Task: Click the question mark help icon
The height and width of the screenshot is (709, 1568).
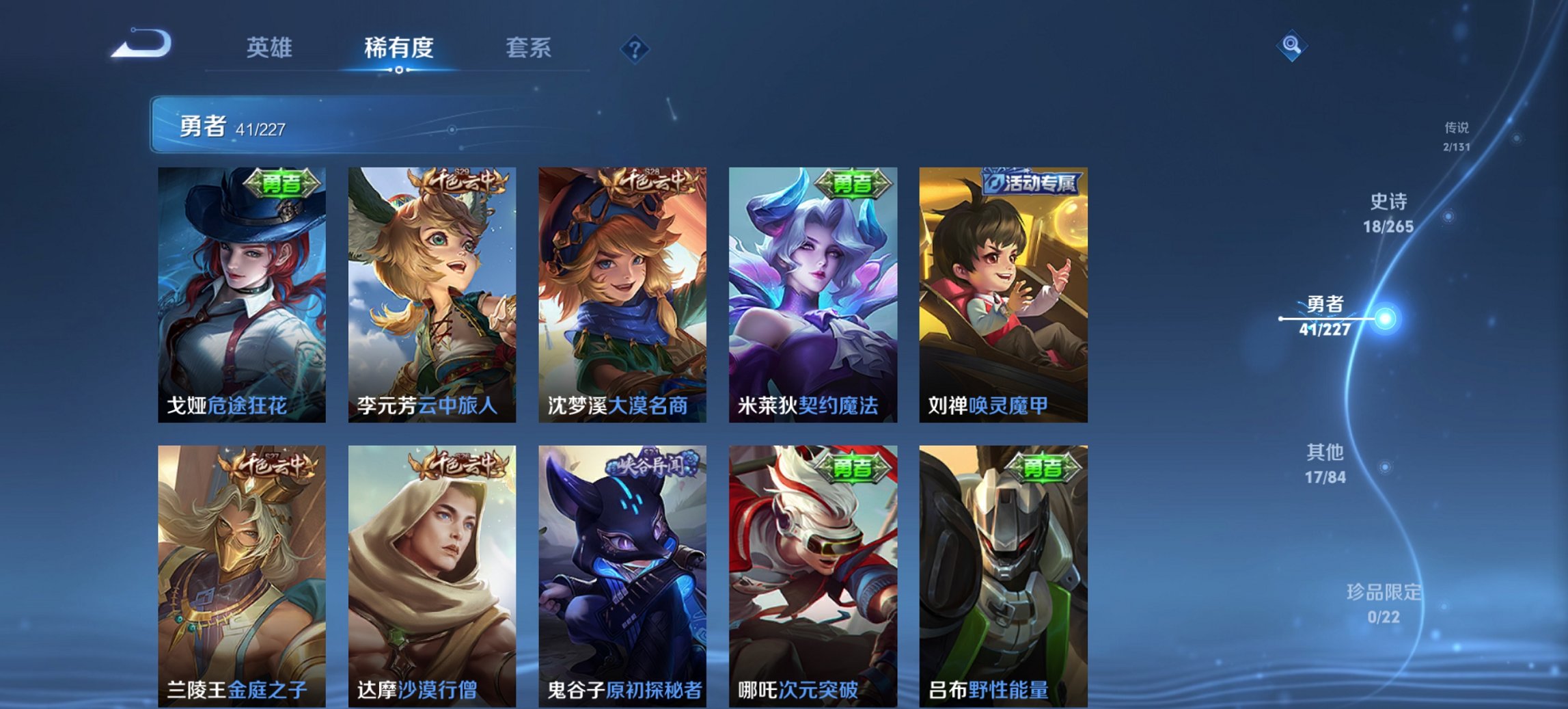Action: click(636, 49)
